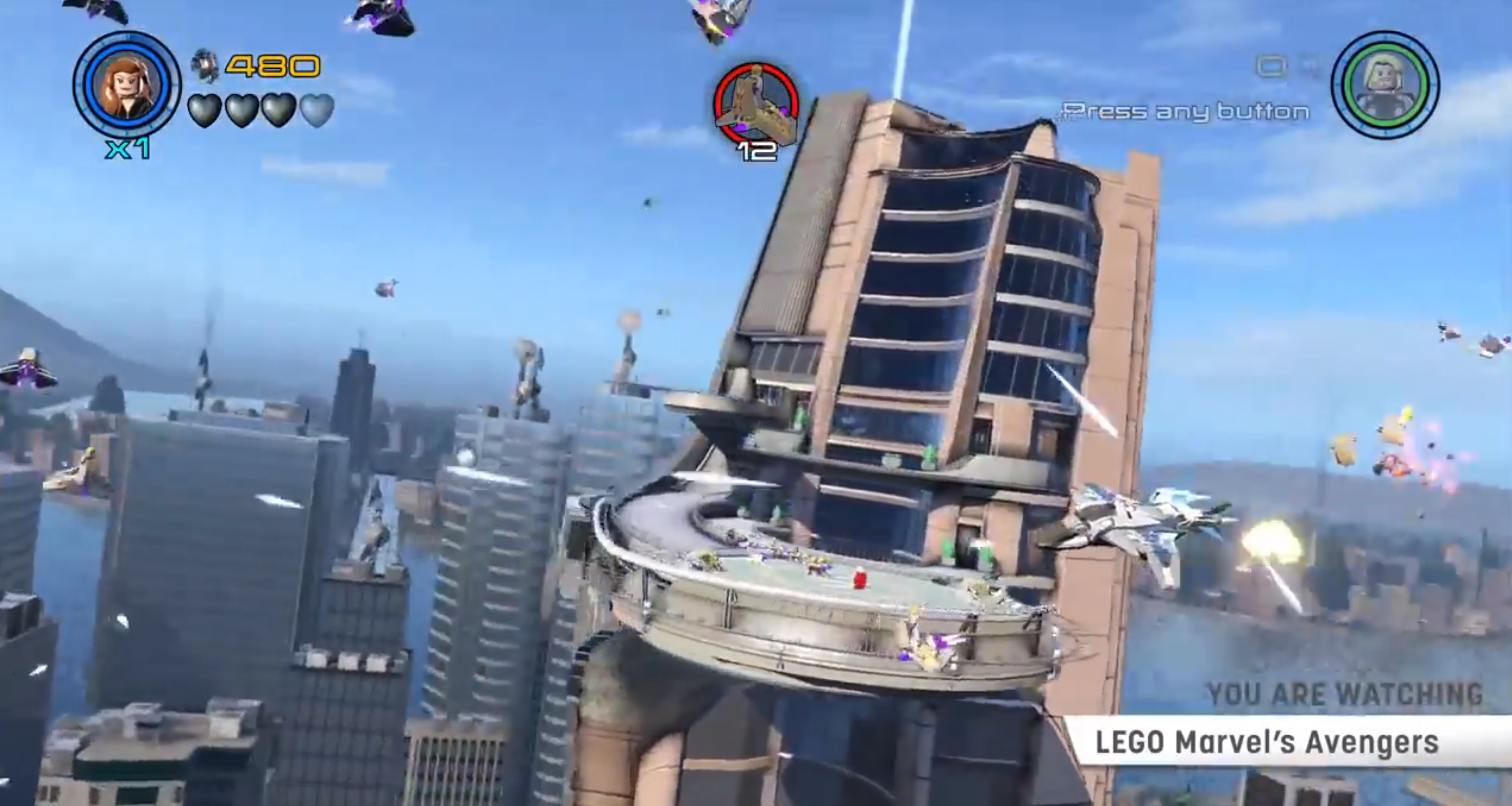Click the red enemy chariot objective counter
The height and width of the screenshot is (806, 1512).
[x=756, y=106]
